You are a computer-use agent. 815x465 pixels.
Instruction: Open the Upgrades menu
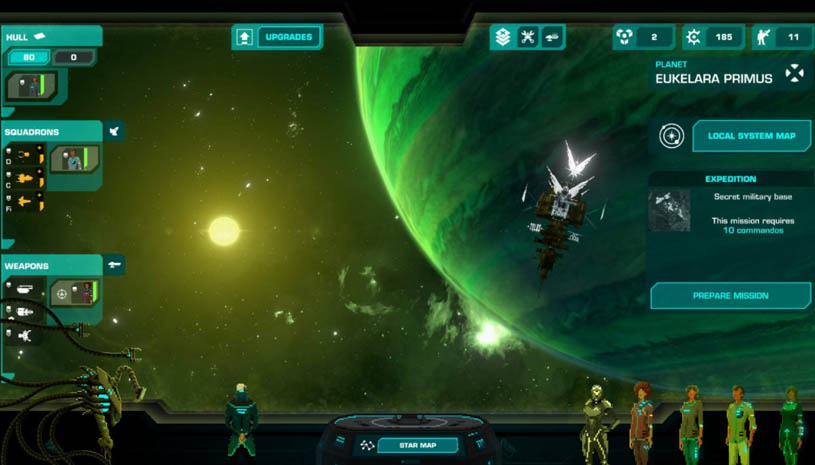278,37
